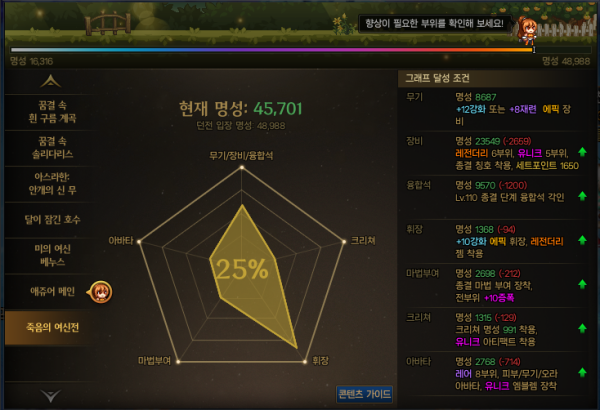Screen dimensions: 600x410
Task: Open the 콘텐츠 가이드 button
Action: [363, 393]
